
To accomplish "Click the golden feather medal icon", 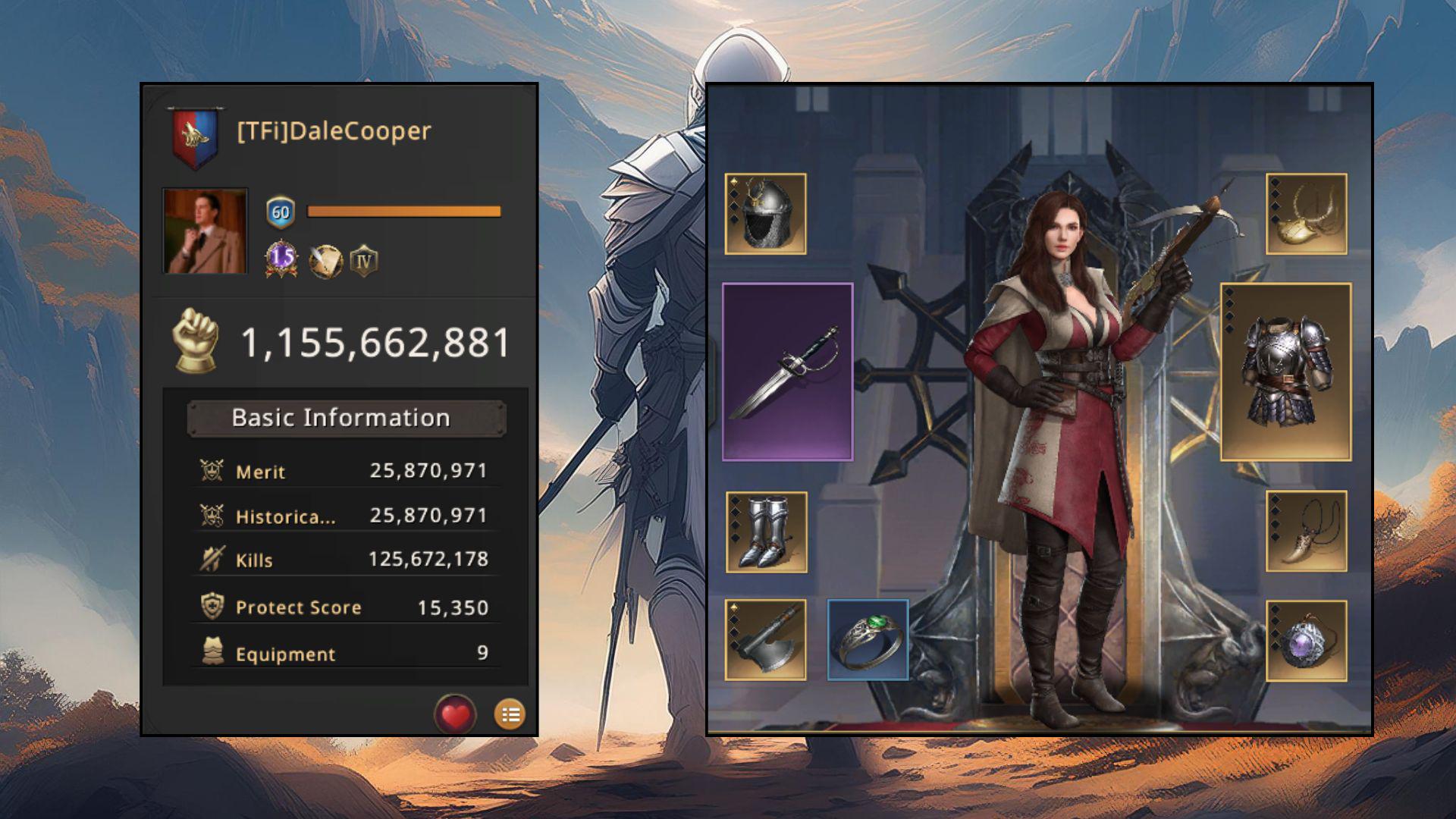I will pyautogui.click(x=325, y=261).
